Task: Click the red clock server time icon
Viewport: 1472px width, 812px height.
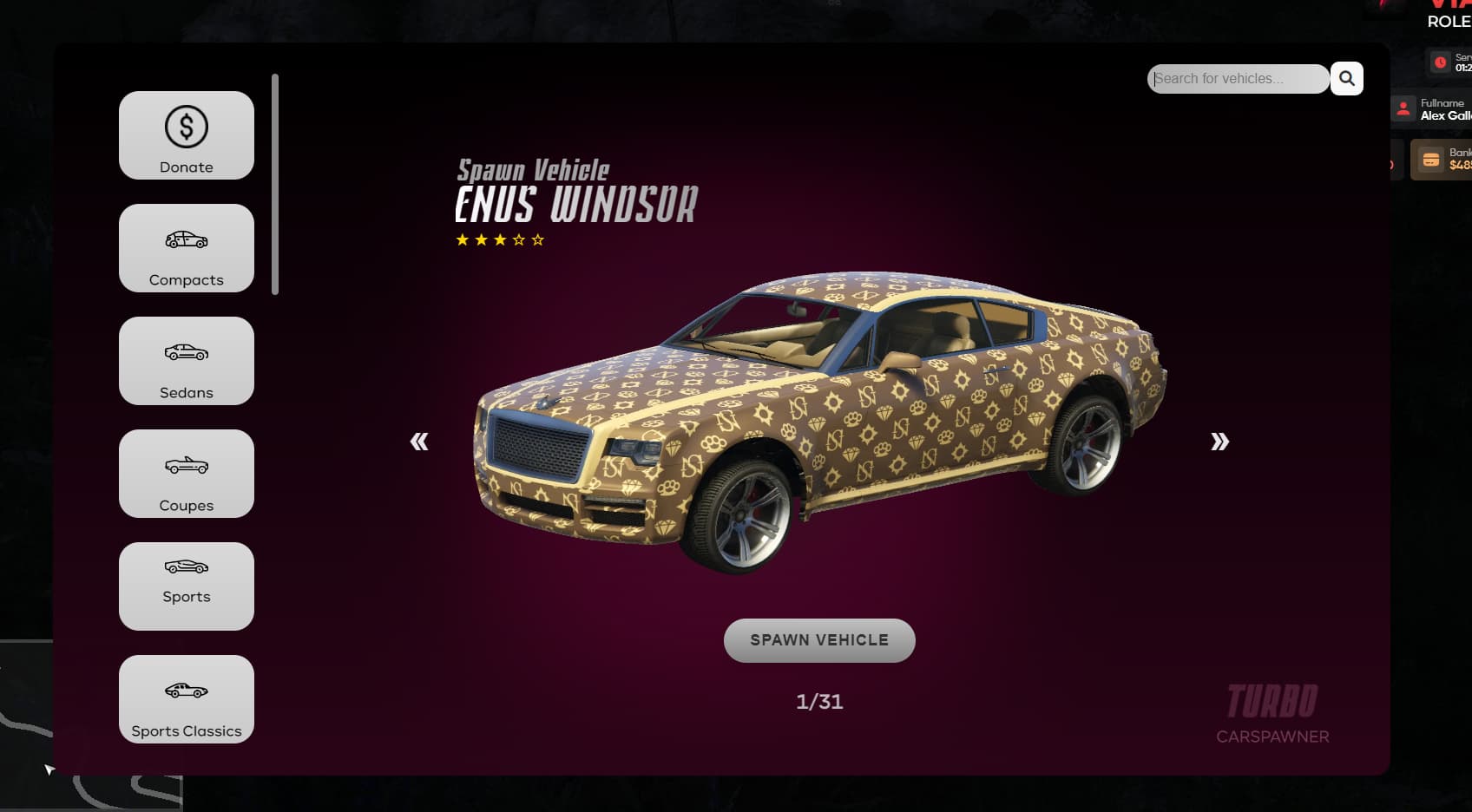Action: pyautogui.click(x=1439, y=62)
